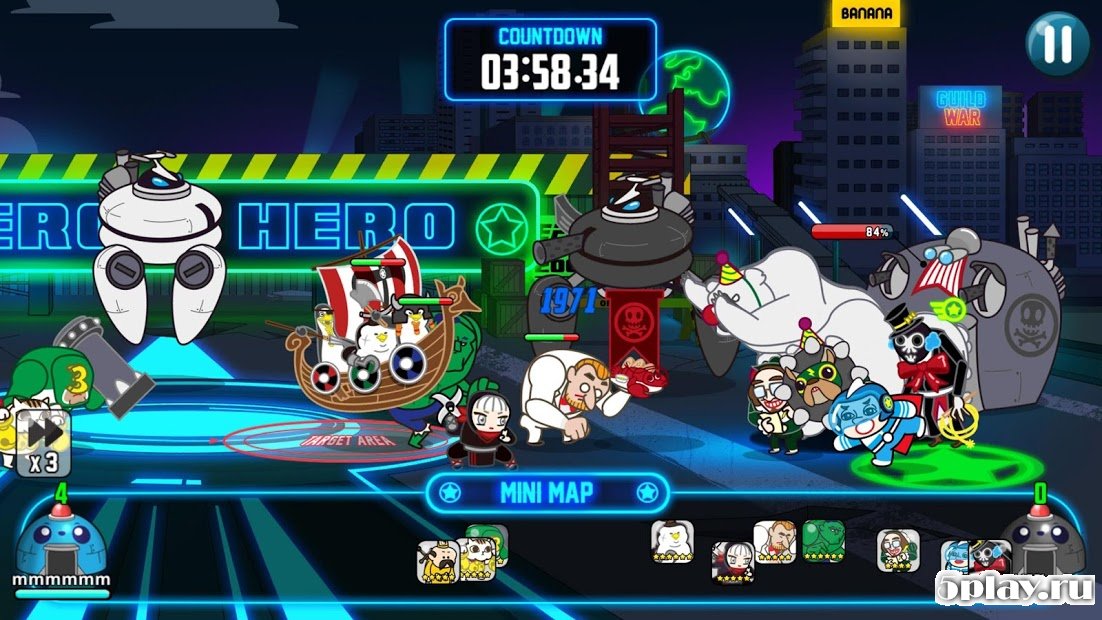Pick the green hulk portrait on the minimap

pos(823,541)
